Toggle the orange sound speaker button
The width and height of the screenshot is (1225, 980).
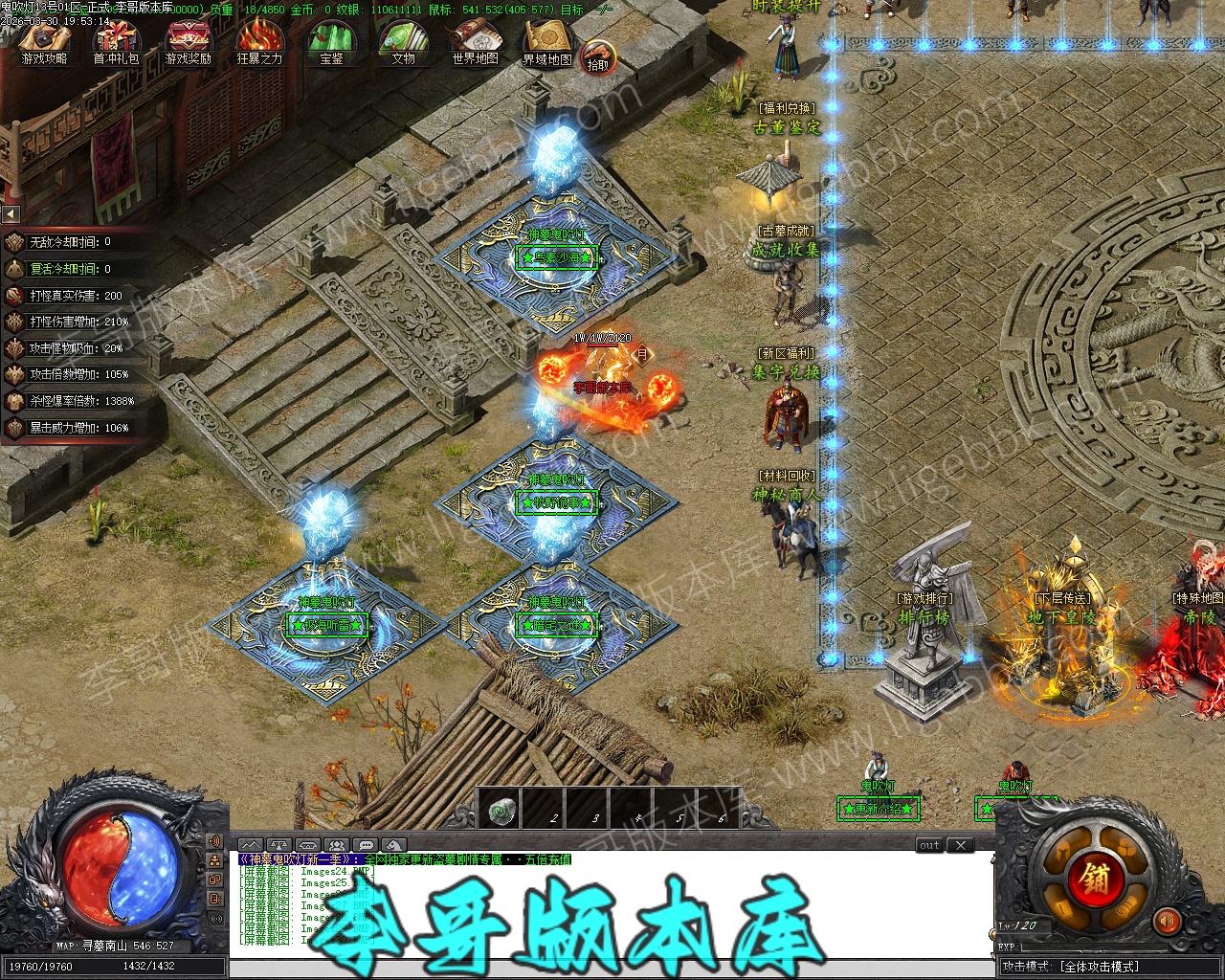[1167, 922]
